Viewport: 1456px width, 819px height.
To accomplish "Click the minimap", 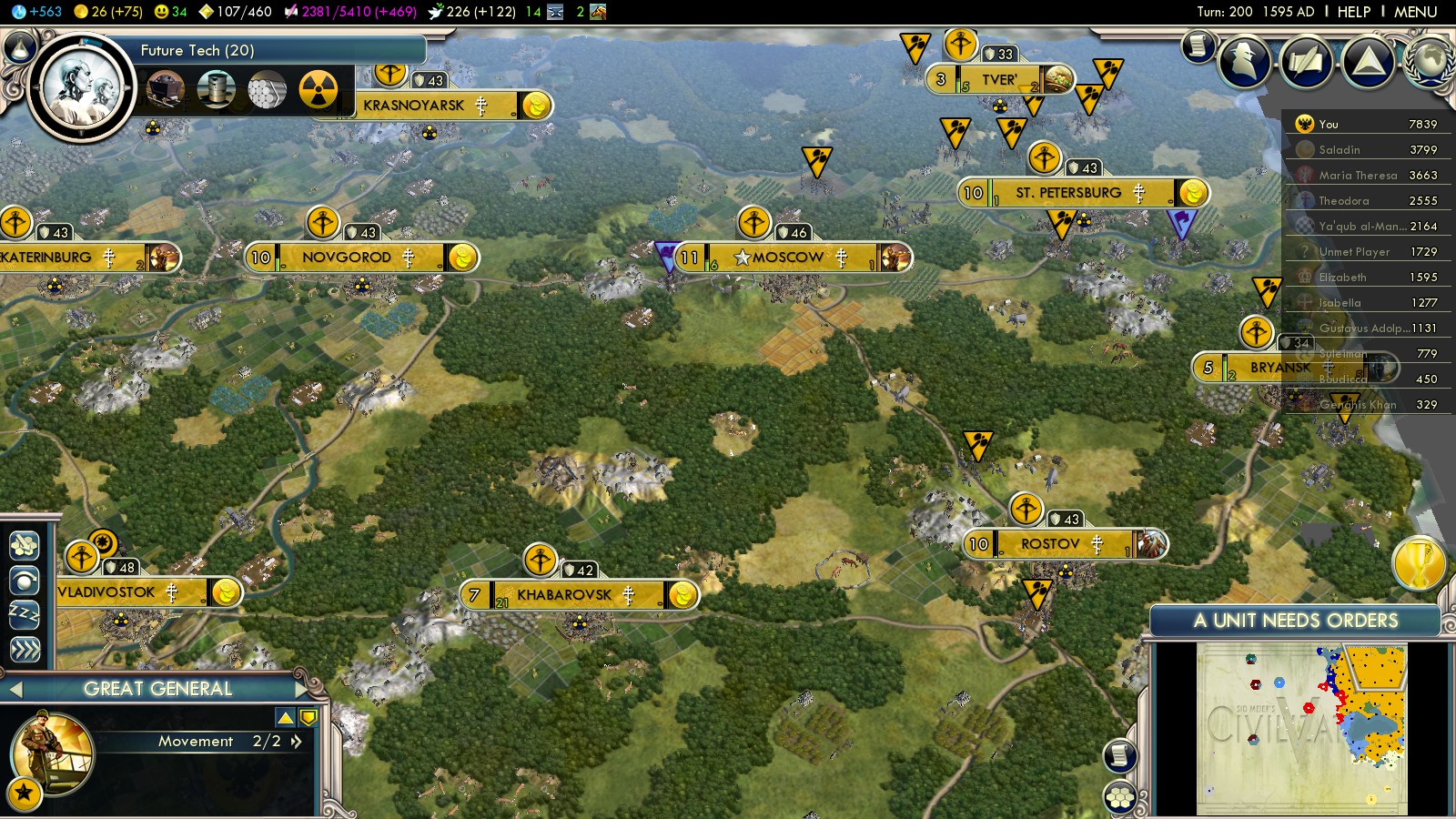I will tap(1301, 728).
